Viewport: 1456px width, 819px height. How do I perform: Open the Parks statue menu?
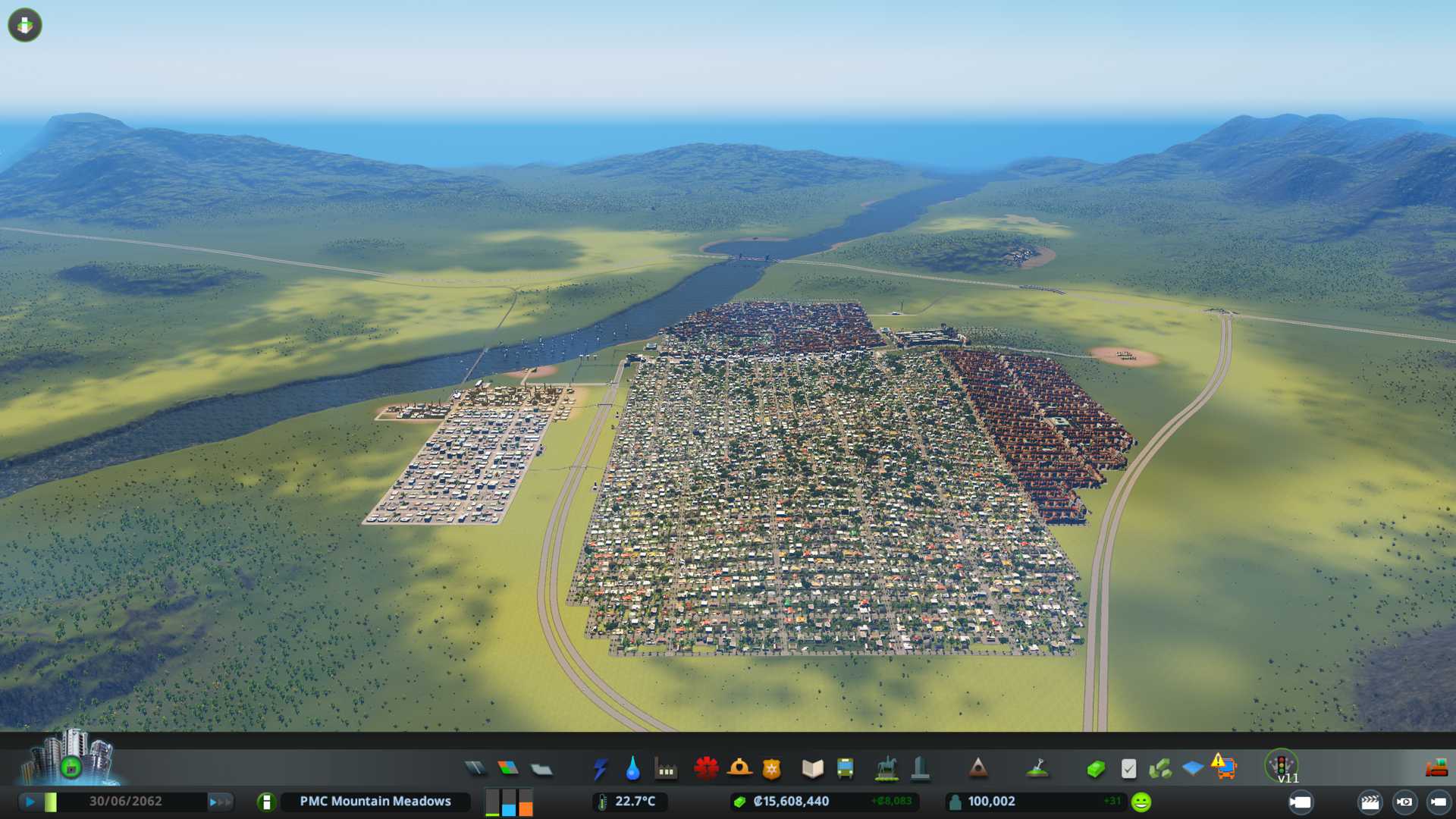[886, 769]
